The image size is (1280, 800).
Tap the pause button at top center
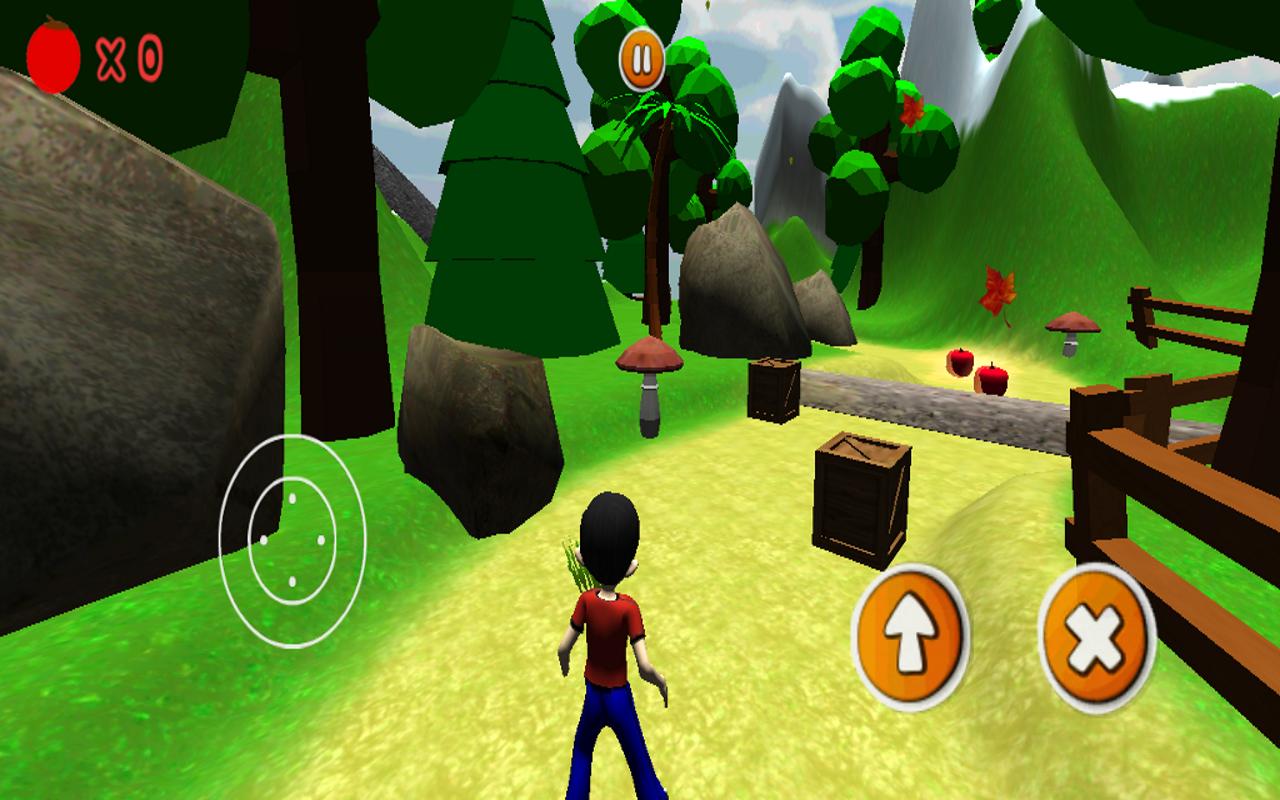641,58
